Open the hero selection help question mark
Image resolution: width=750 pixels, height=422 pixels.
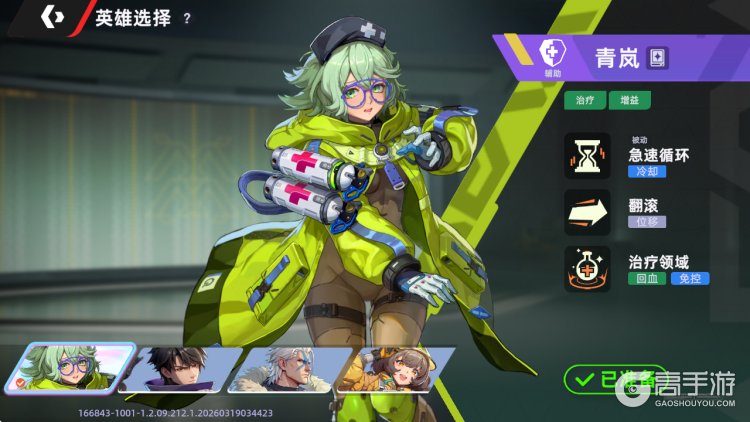coord(187,19)
